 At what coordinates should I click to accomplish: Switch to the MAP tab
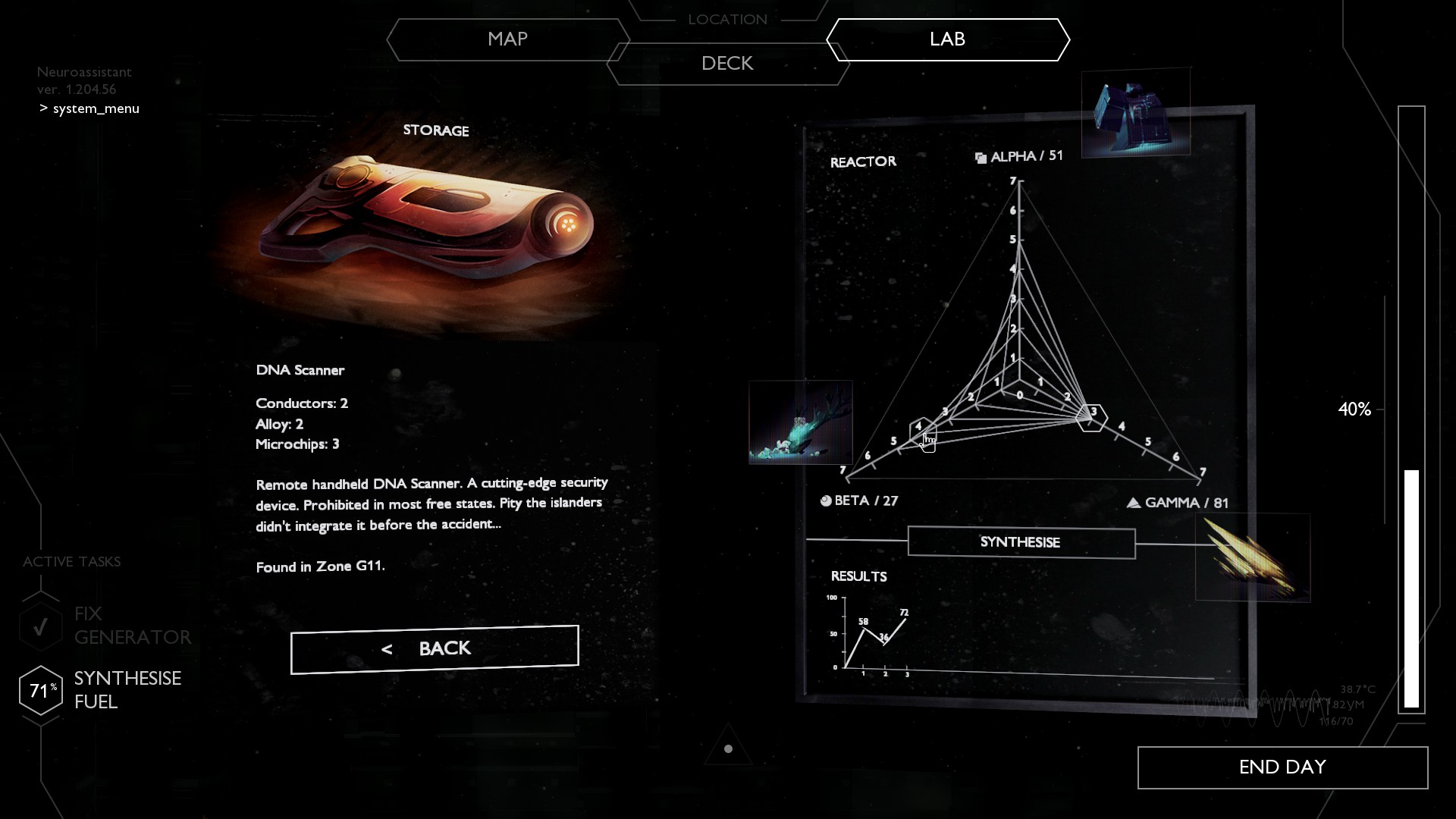507,39
